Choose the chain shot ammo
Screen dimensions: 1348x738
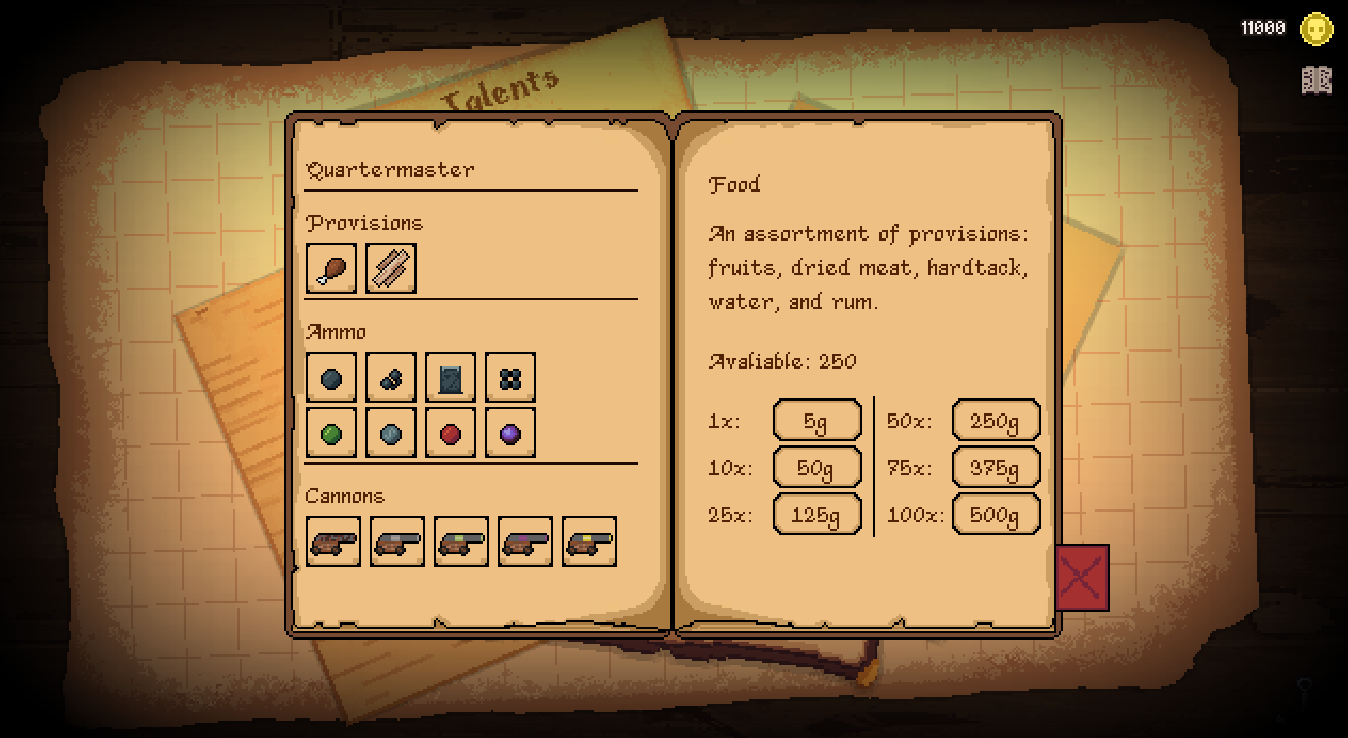click(391, 378)
